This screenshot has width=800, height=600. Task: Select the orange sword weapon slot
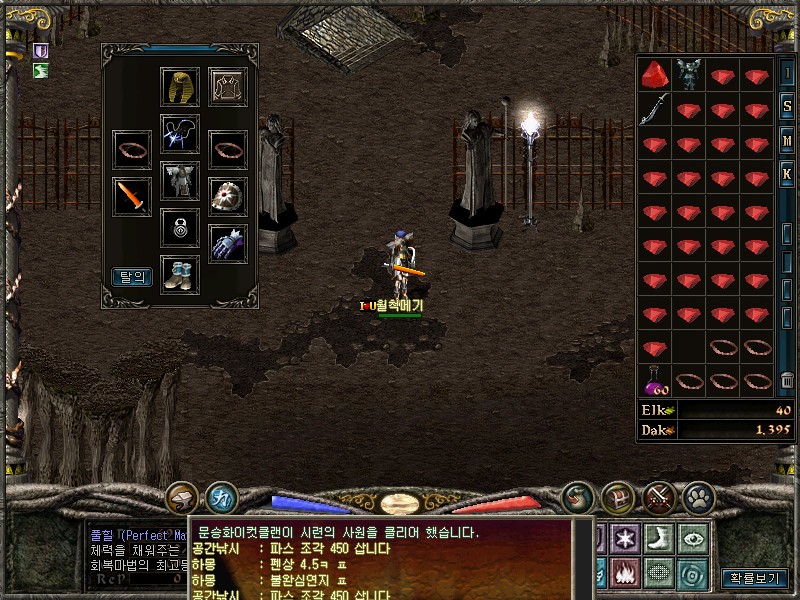[131, 196]
